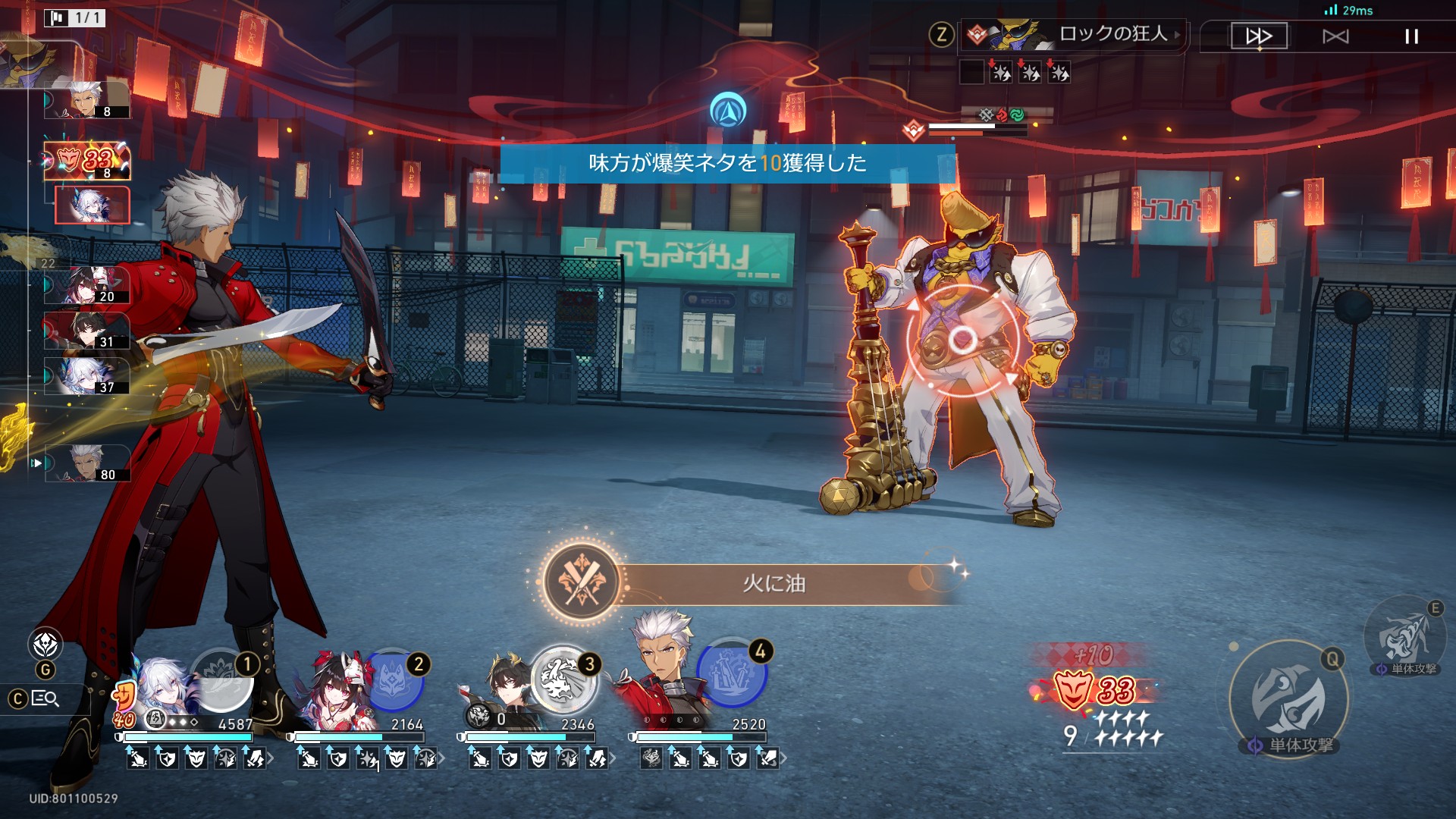Toggle the double-speed battle button

[1259, 36]
